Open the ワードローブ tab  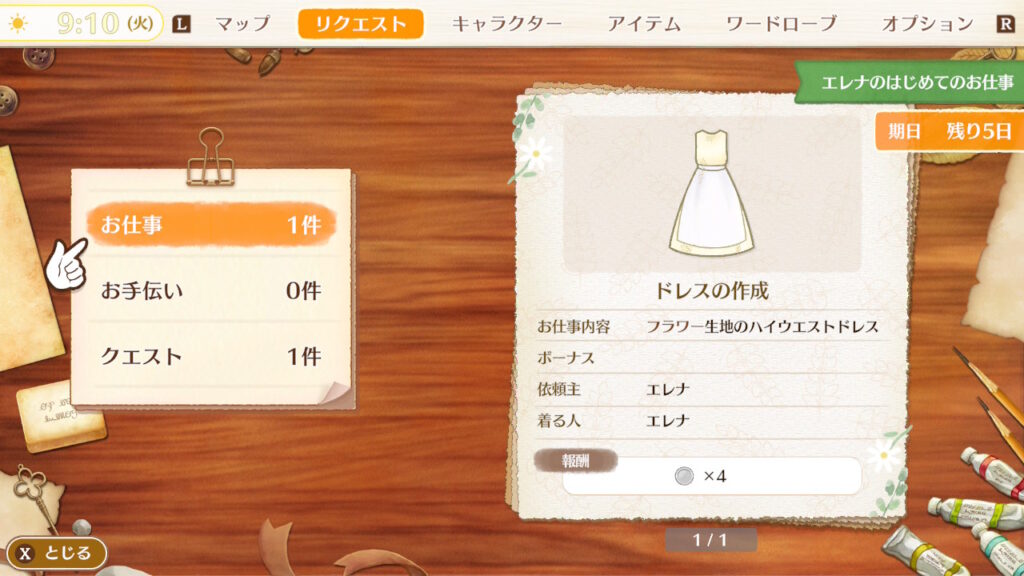tap(782, 24)
